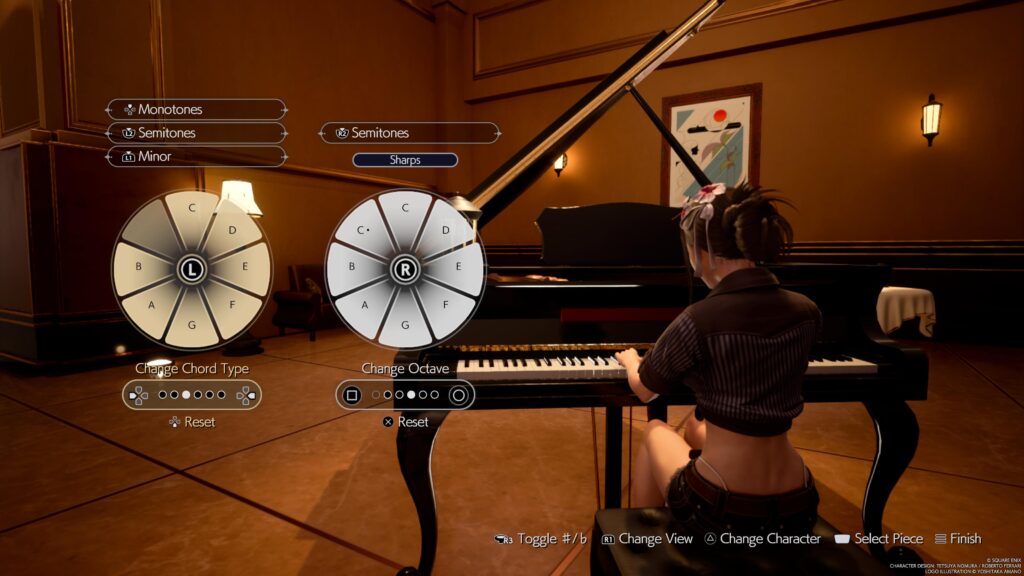Screen dimensions: 1024x576
Task: Choose the Minor chord type option
Action: pos(196,156)
